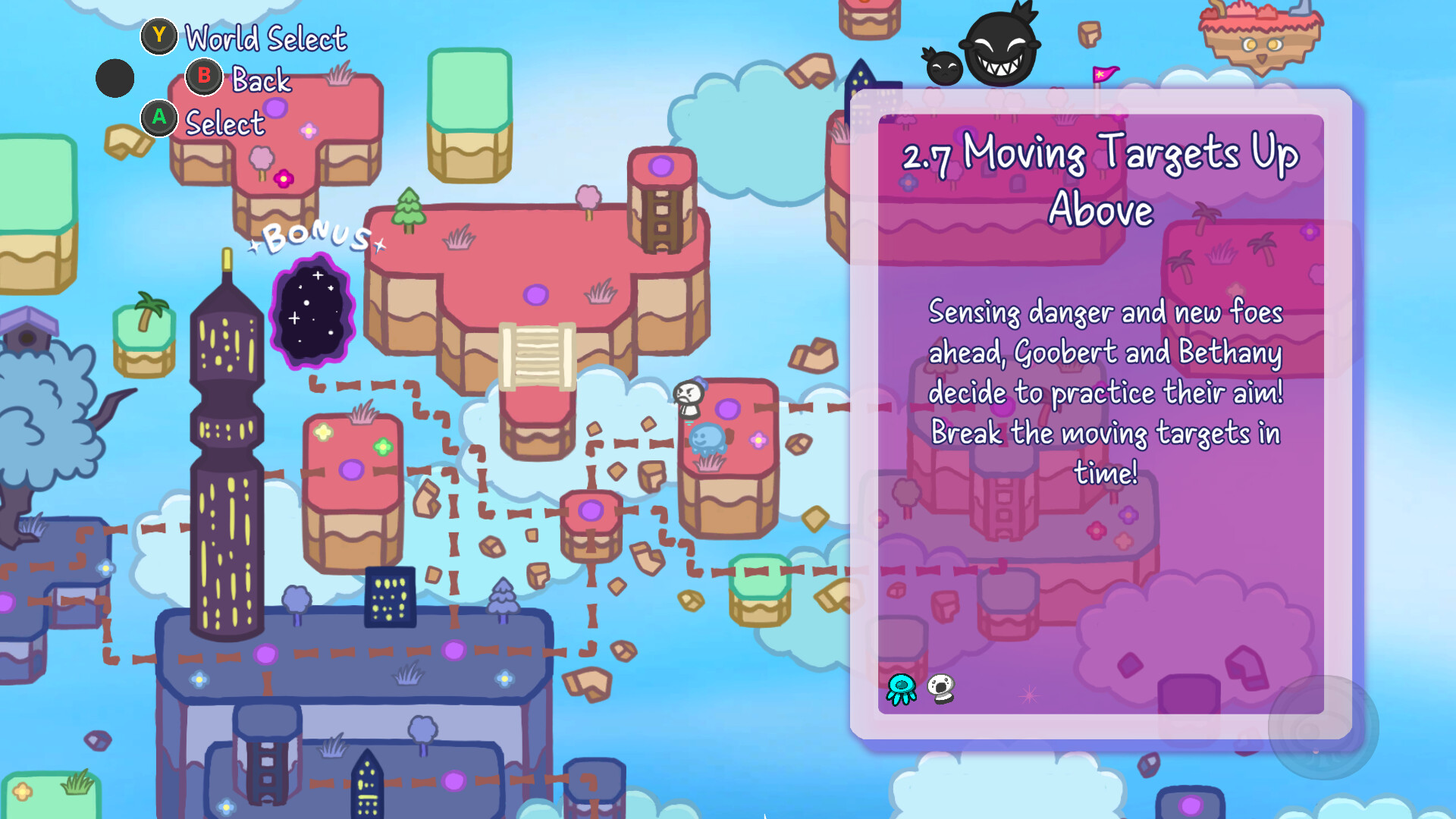
Task: Choose the white round-headed character icon
Action: [941, 689]
